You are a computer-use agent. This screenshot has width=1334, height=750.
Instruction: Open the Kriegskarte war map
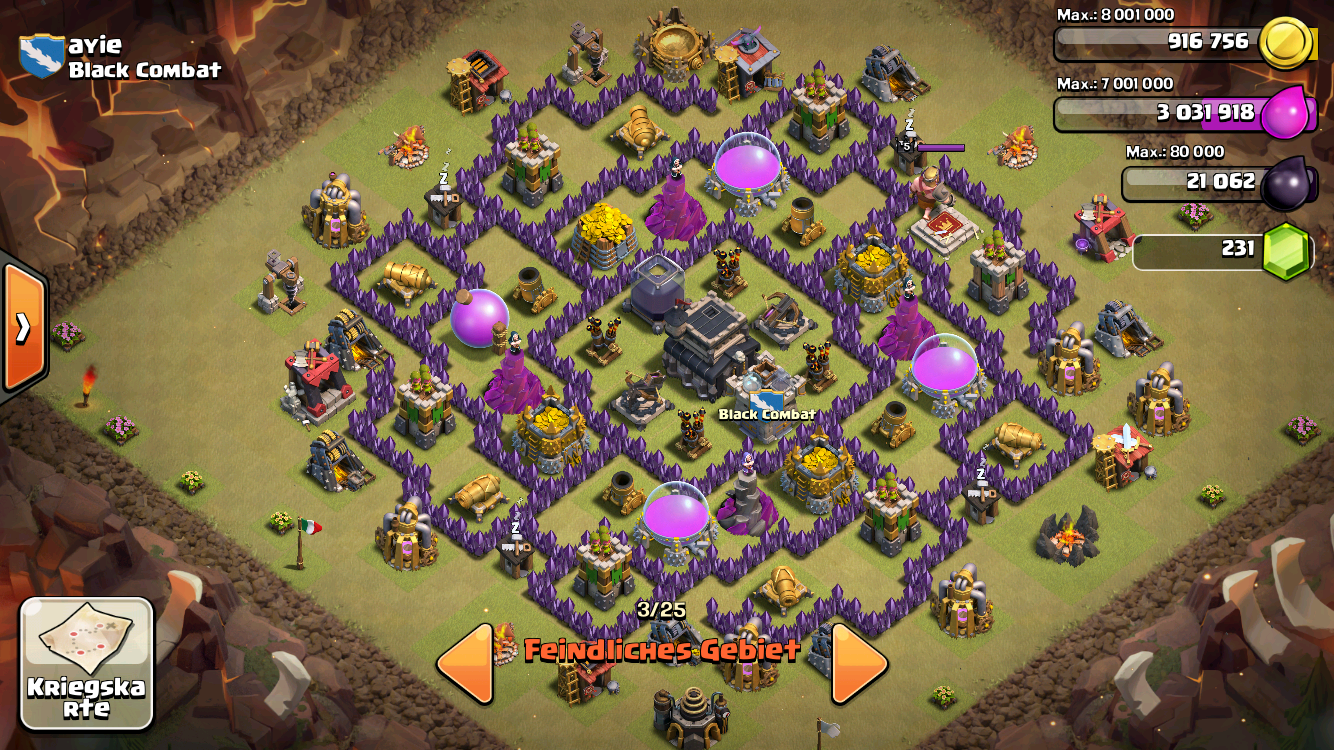(87, 663)
